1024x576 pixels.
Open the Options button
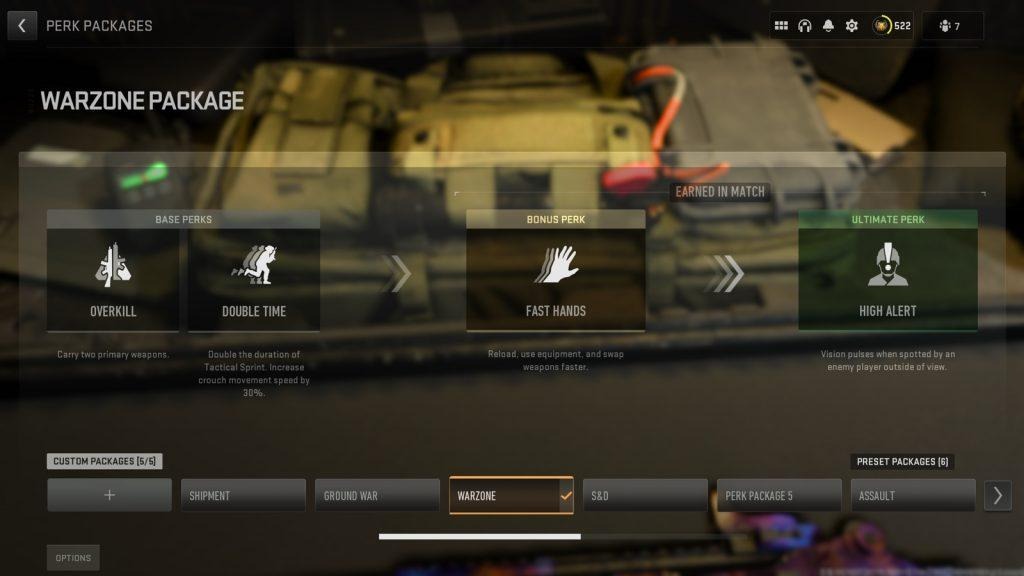tap(73, 558)
